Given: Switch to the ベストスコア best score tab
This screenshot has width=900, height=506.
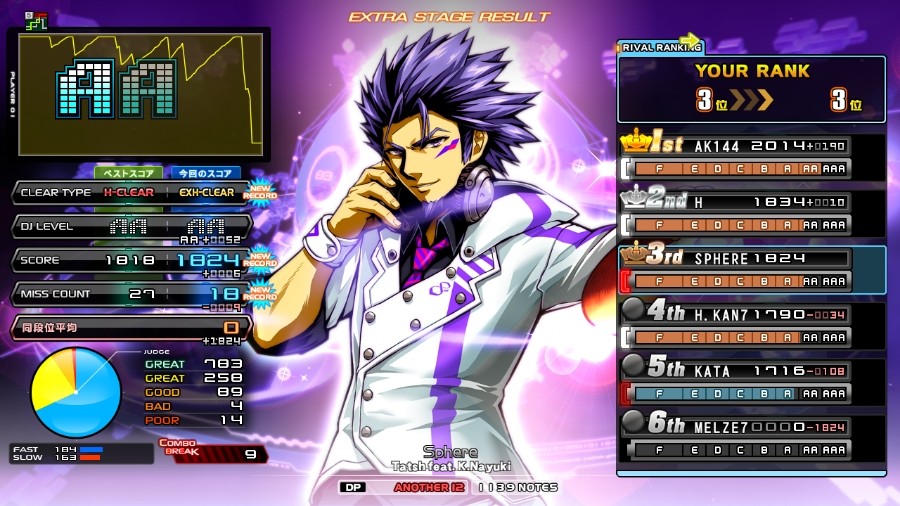Looking at the screenshot, I should tap(128, 173).
